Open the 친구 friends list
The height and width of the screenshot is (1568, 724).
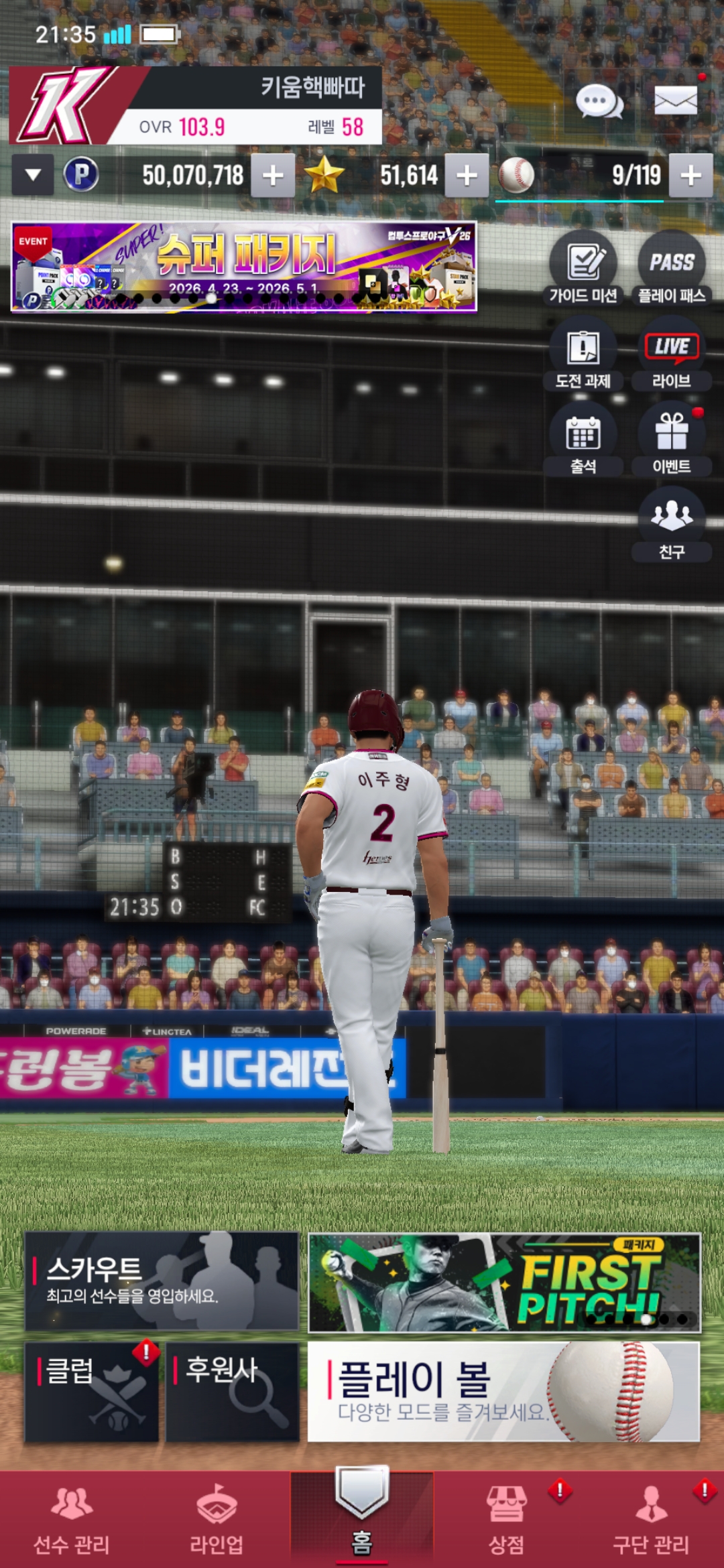point(672,525)
